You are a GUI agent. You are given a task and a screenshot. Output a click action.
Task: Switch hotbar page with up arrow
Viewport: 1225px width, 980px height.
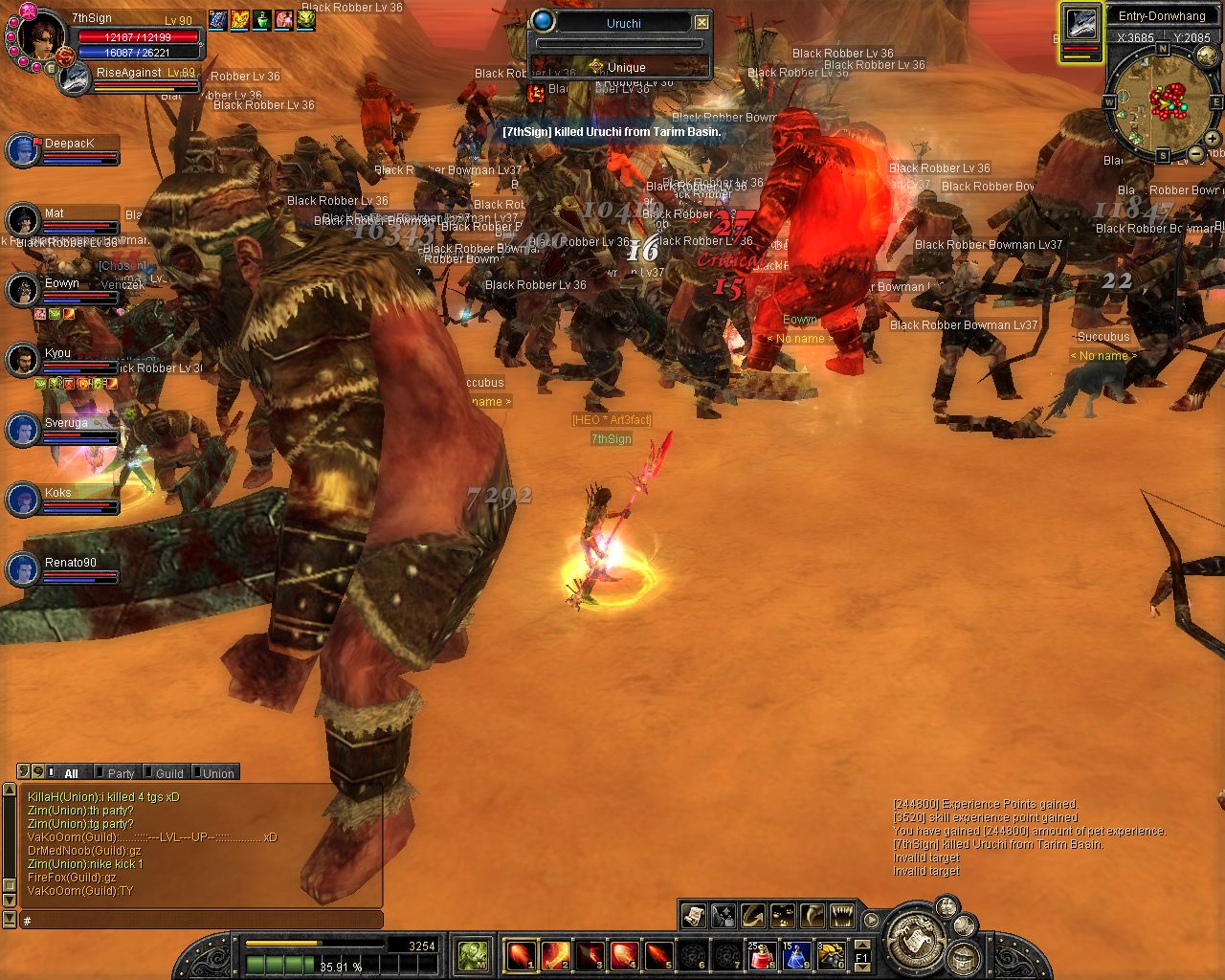click(x=861, y=945)
